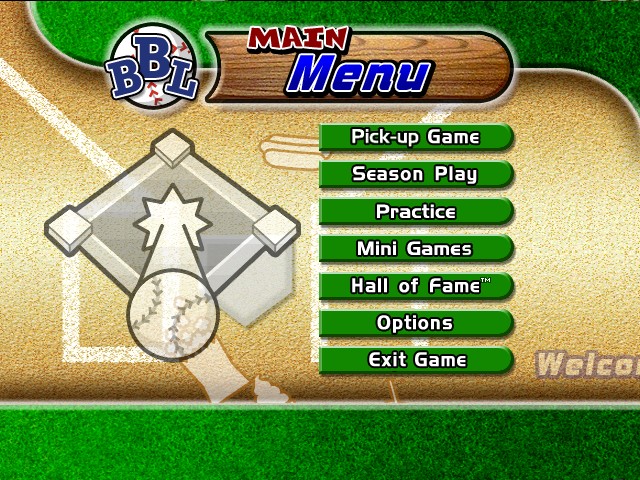Start a Pick-up Game

(x=416, y=137)
